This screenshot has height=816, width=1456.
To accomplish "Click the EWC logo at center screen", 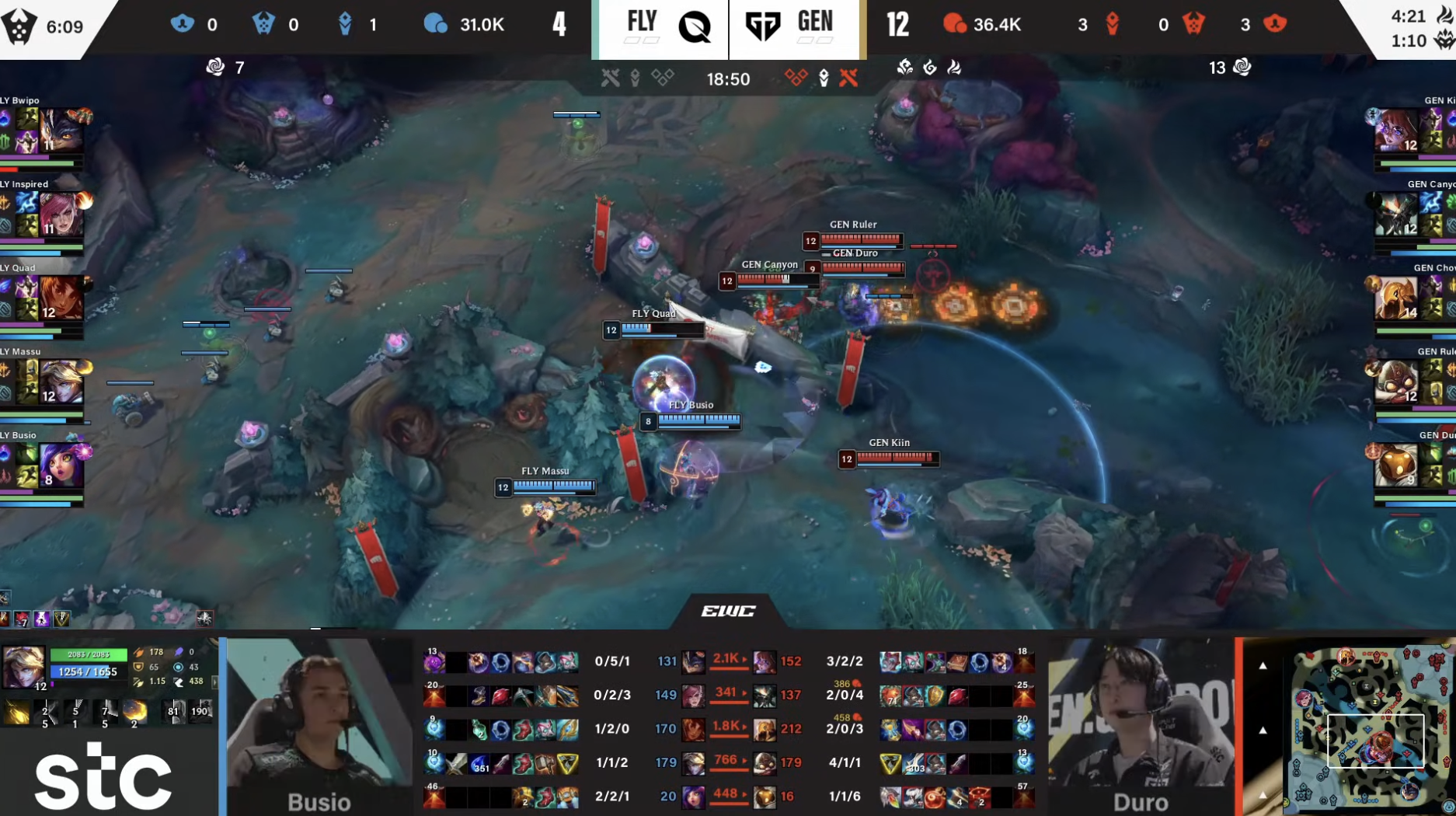I will click(x=728, y=611).
